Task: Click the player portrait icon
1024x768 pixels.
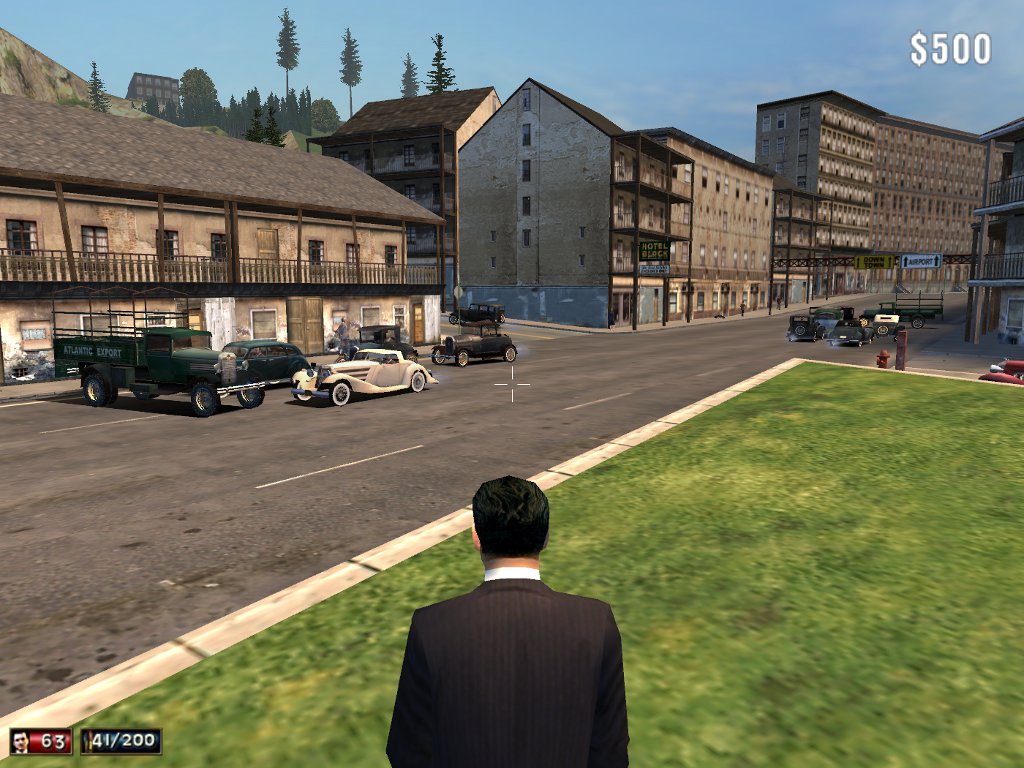Action: [x=21, y=741]
